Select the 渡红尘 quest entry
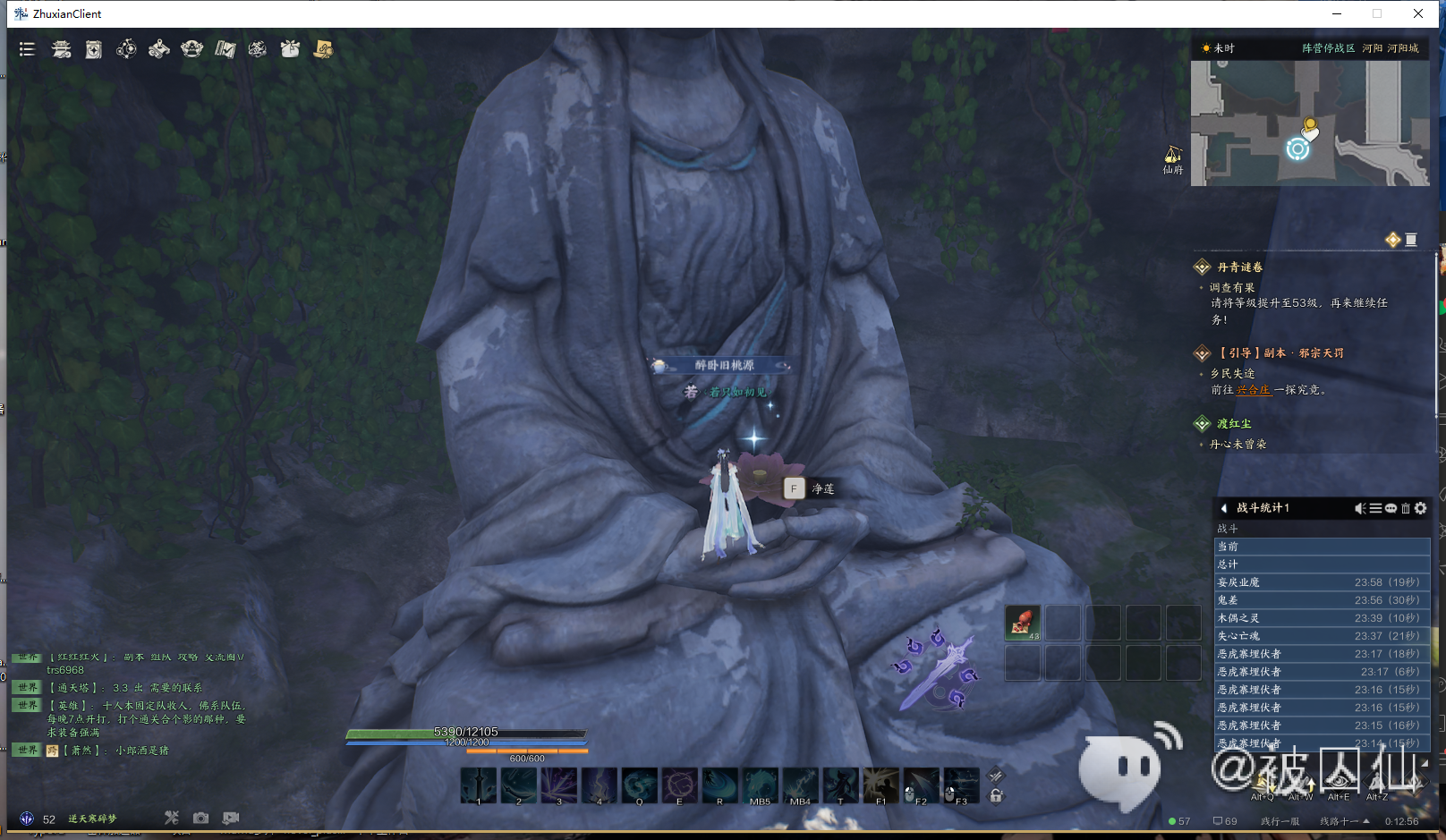Viewport: 1446px width, 840px height. pos(1234,424)
